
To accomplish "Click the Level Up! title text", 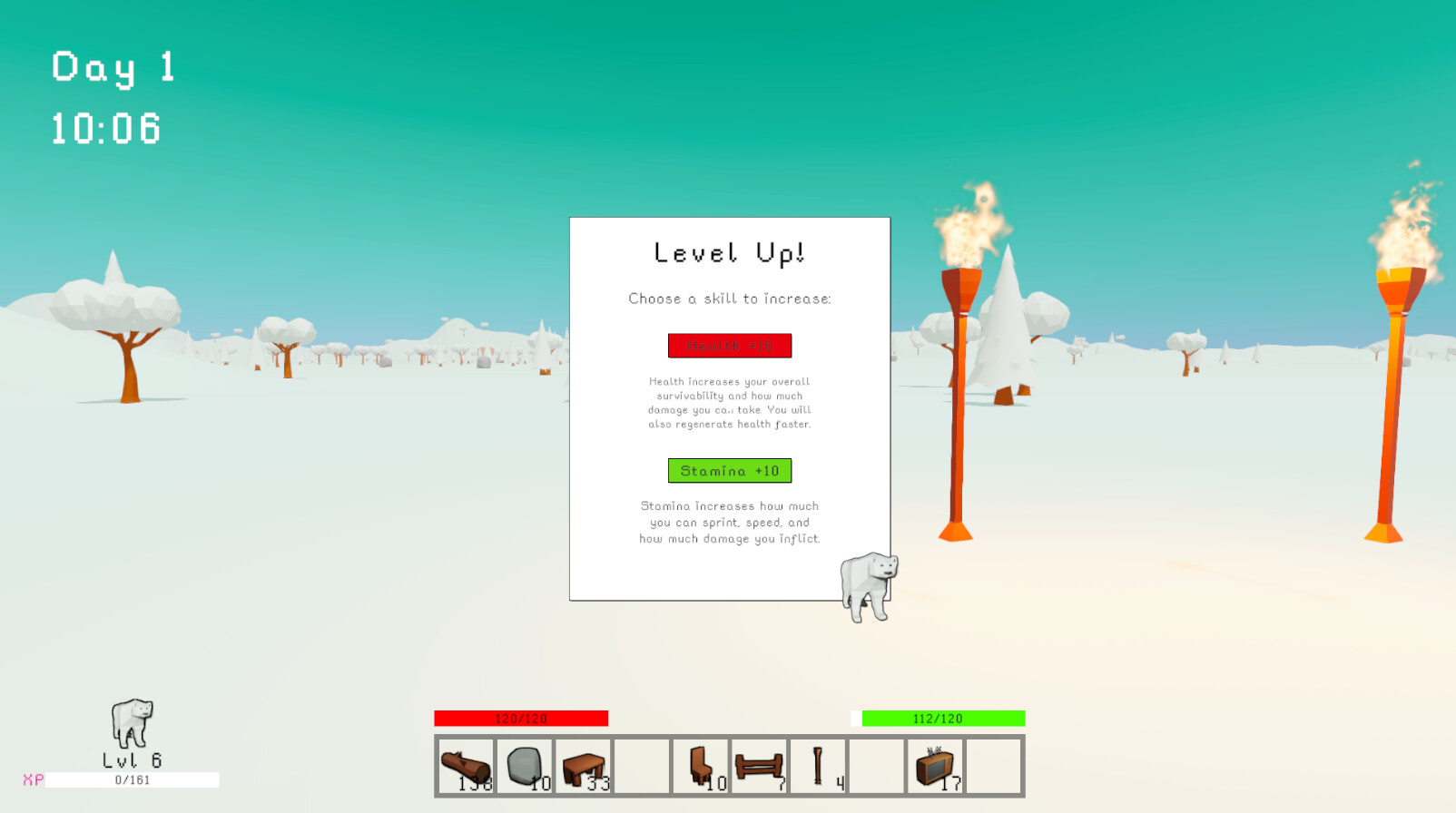I will click(x=729, y=253).
